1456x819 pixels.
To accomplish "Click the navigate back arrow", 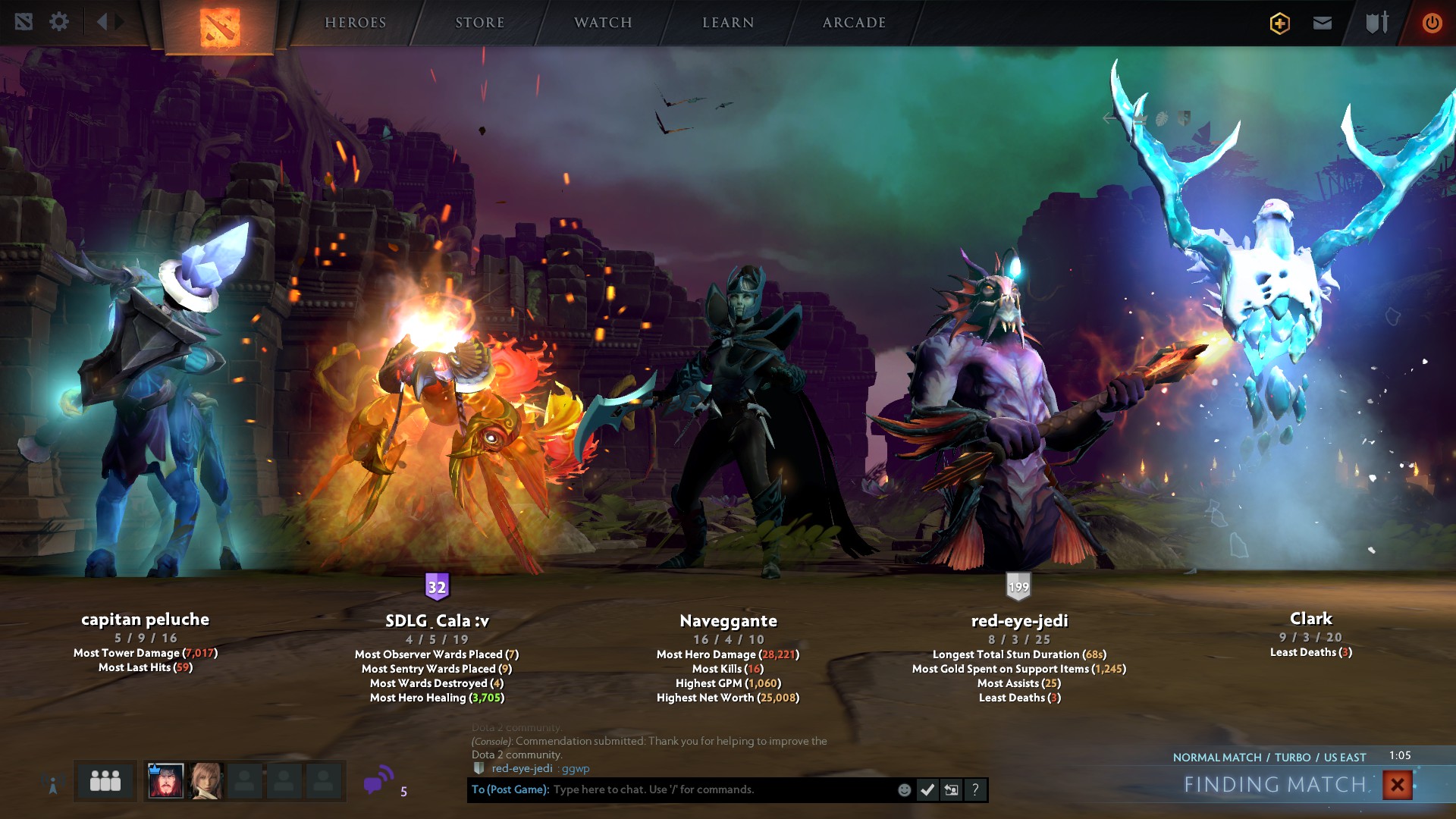I will tap(102, 22).
